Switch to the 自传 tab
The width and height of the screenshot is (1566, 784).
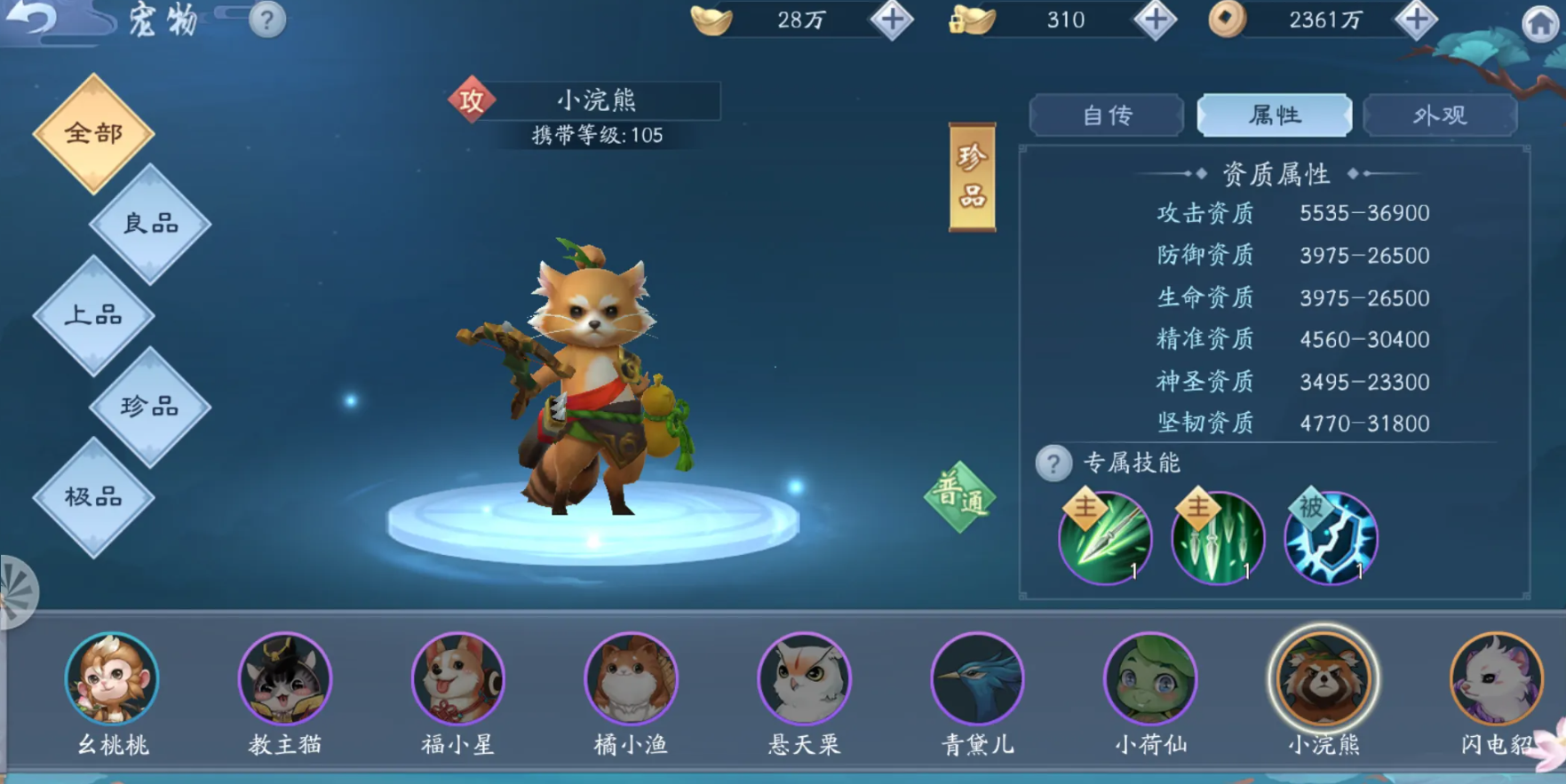click(x=1106, y=115)
